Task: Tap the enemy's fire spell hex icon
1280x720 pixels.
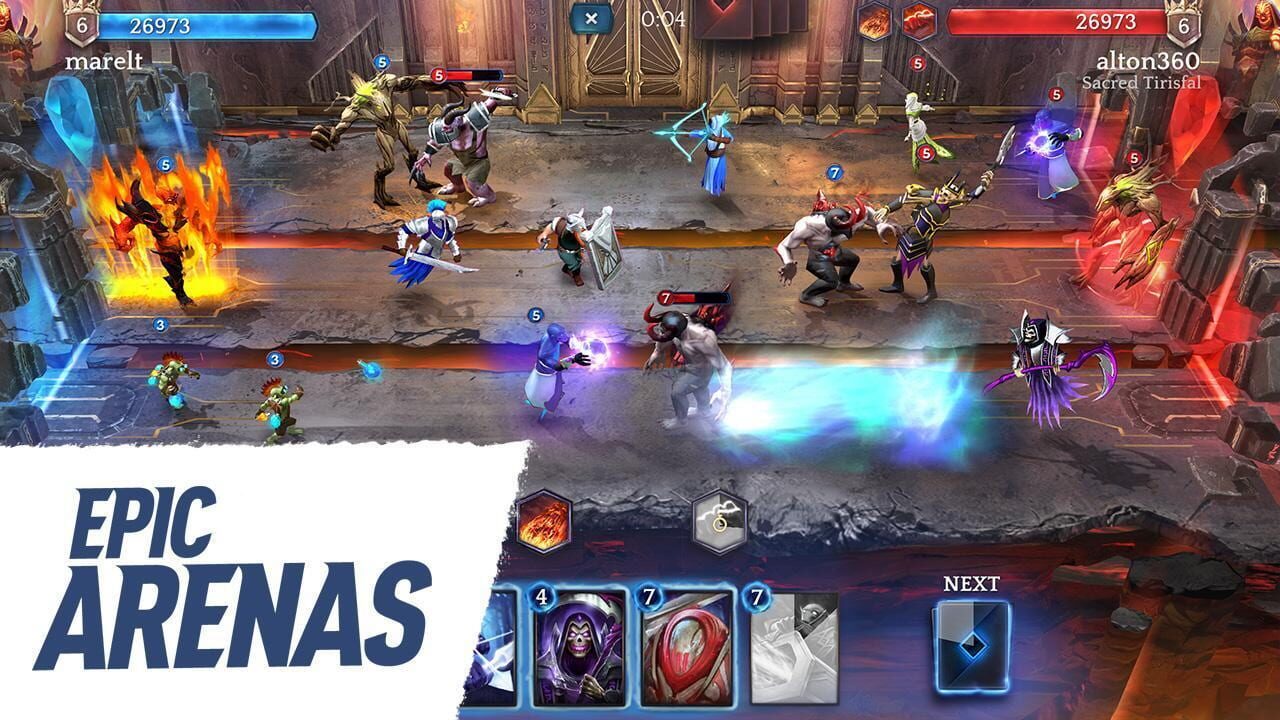Action: (875, 20)
